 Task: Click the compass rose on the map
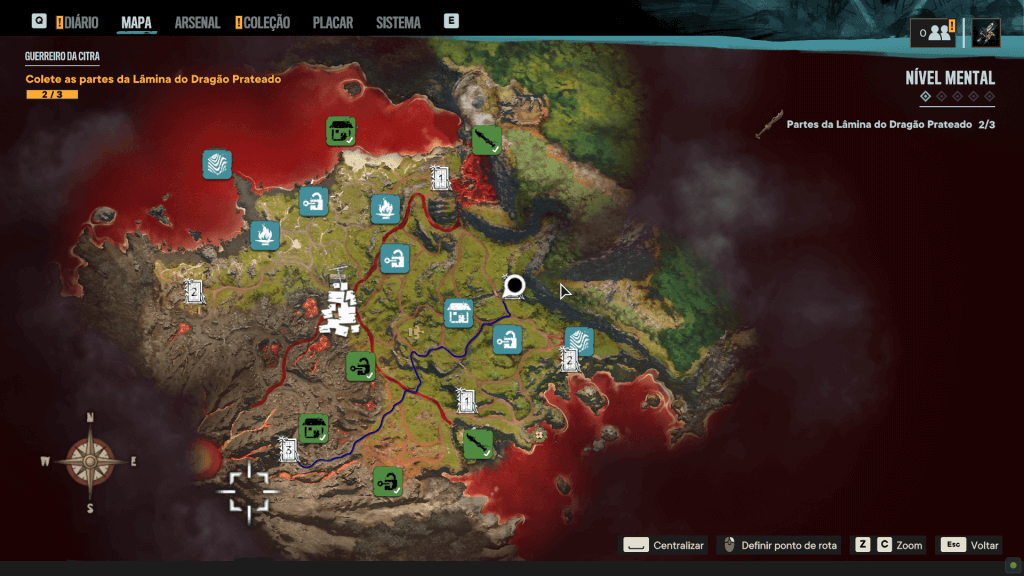point(90,462)
